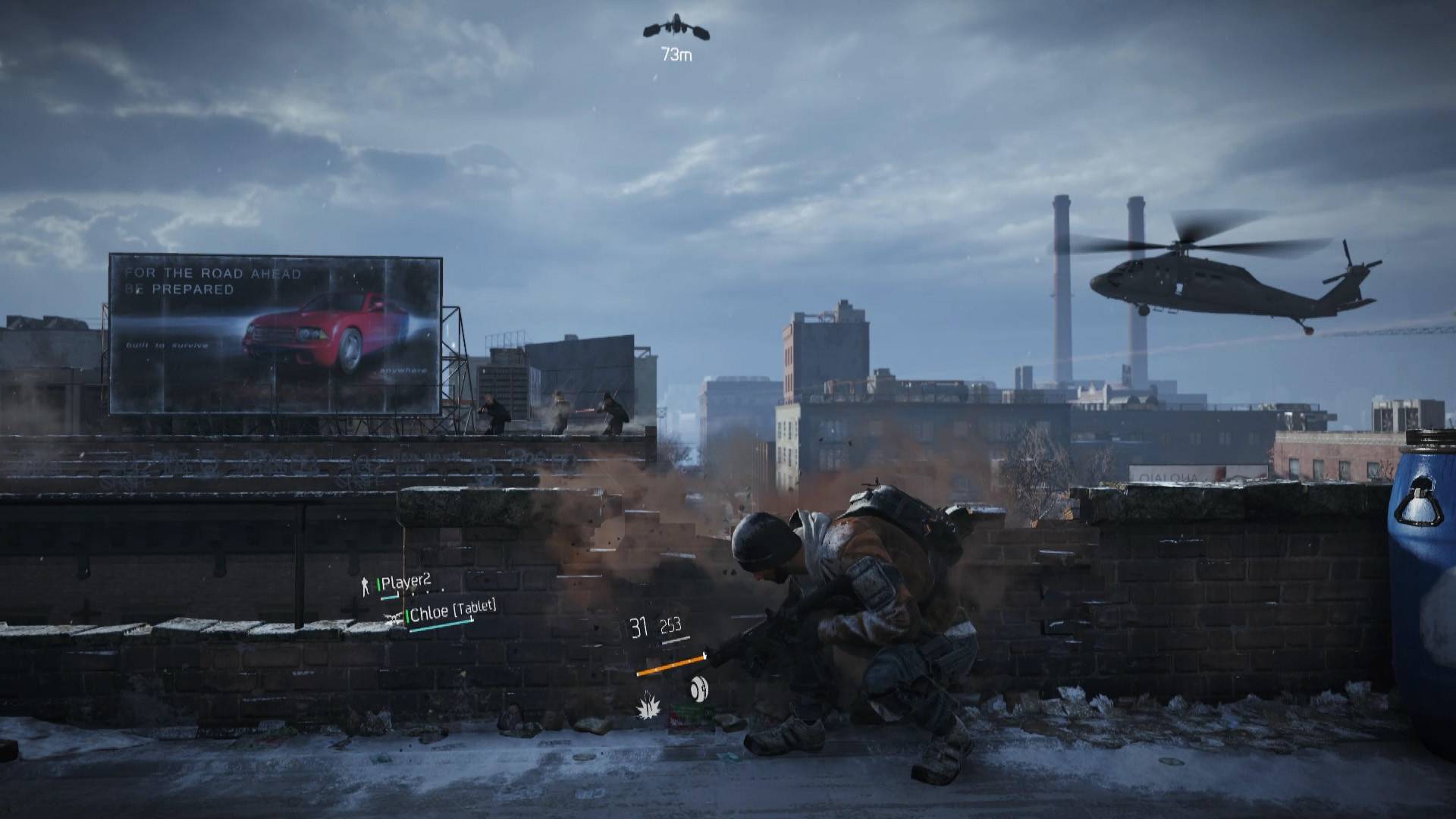
Task: Select the Chloe [Tablet] teammate entry
Action: [451, 610]
